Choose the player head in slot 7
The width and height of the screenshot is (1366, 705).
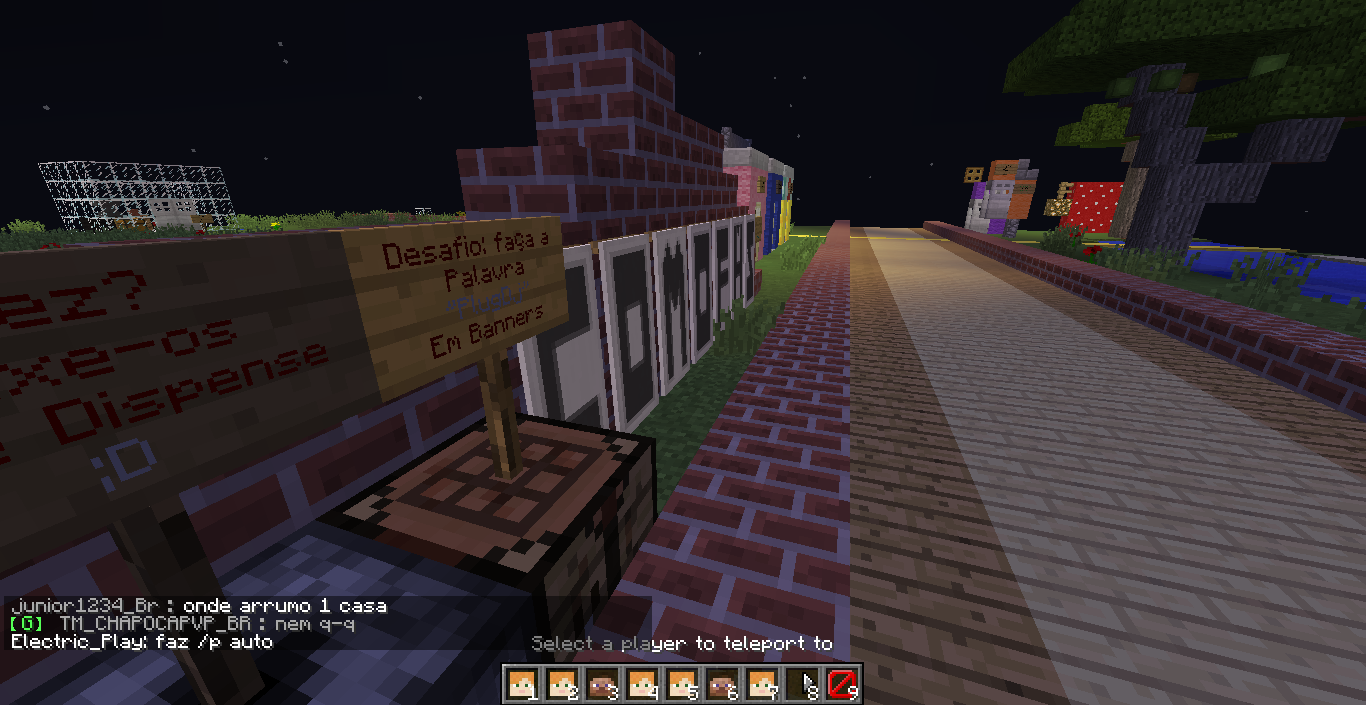tap(761, 684)
